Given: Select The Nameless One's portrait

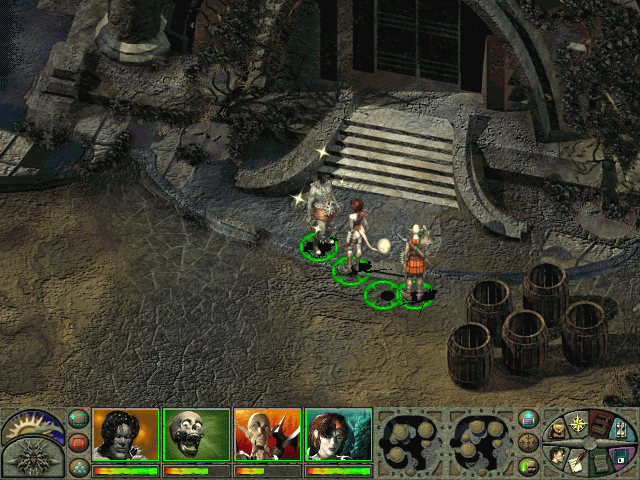Looking at the screenshot, I should pos(126,434).
